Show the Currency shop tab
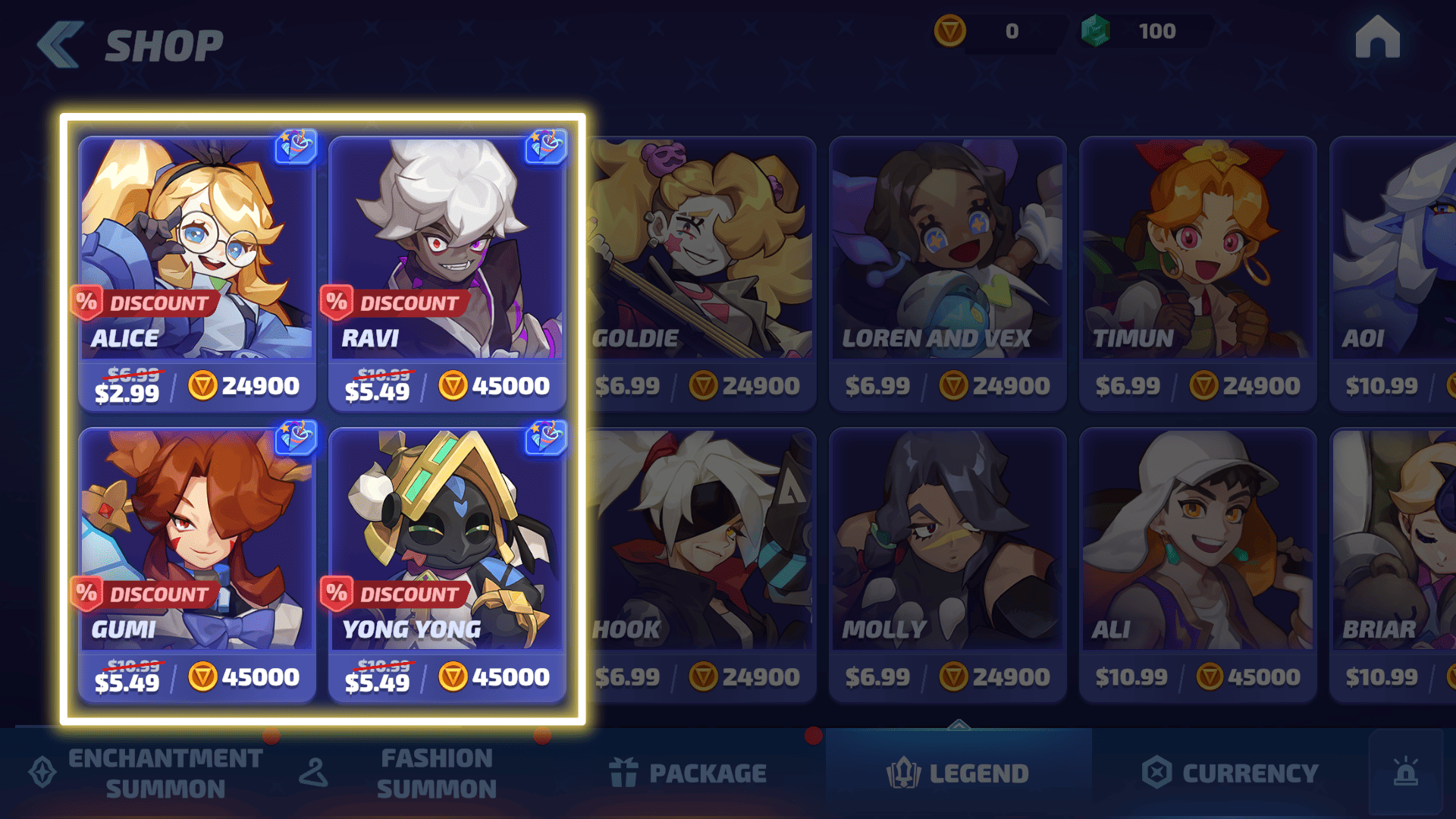Viewport: 1456px width, 819px height. tap(1230, 773)
